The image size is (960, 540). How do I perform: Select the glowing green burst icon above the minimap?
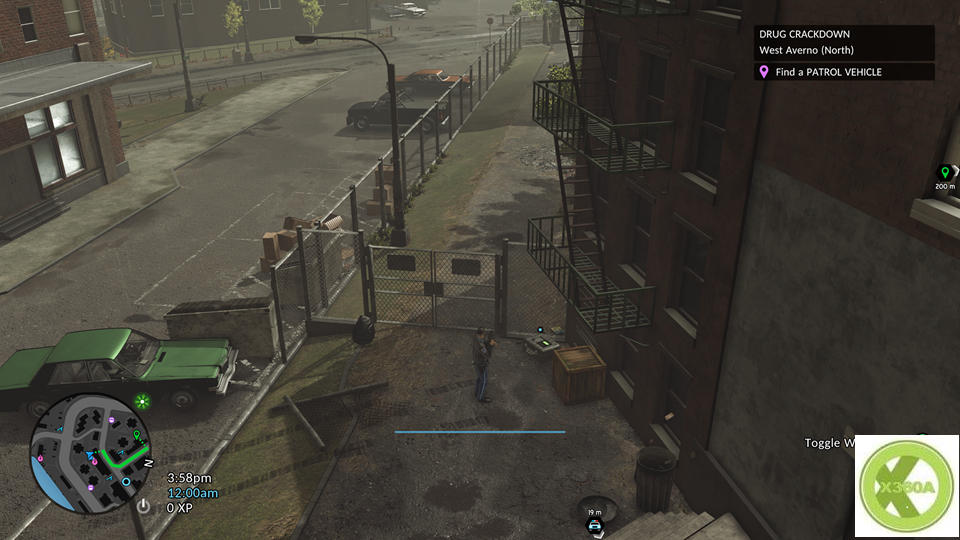[144, 402]
